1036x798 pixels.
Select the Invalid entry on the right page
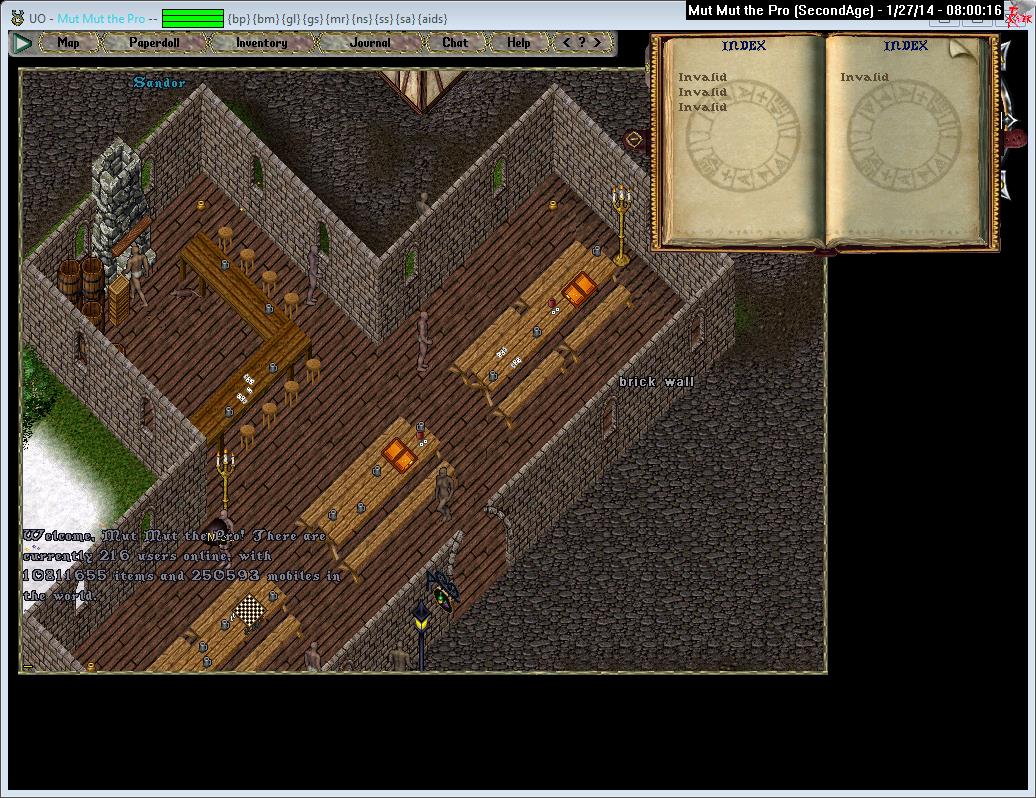tap(864, 77)
